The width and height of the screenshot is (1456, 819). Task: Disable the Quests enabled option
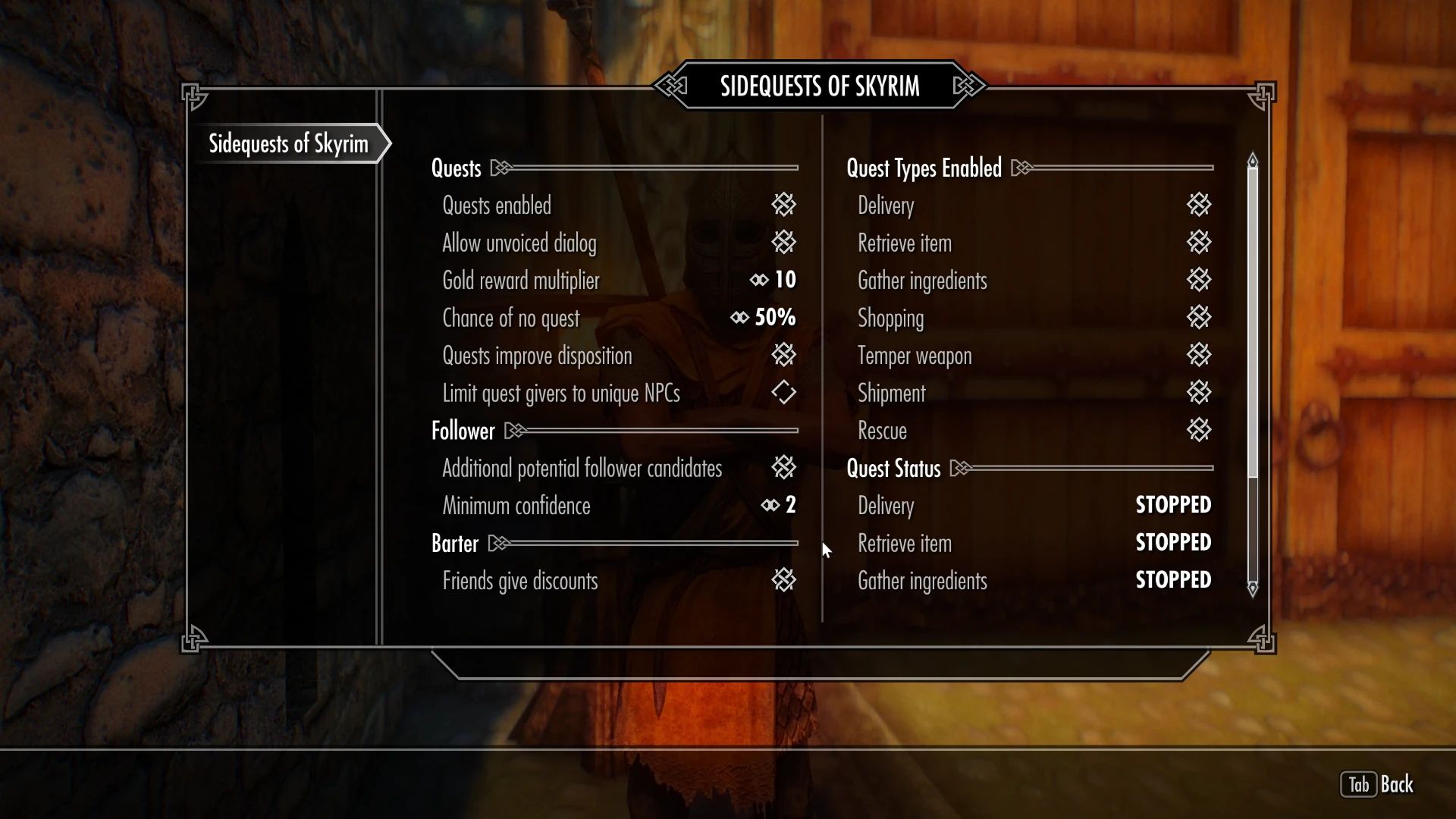pos(785,206)
